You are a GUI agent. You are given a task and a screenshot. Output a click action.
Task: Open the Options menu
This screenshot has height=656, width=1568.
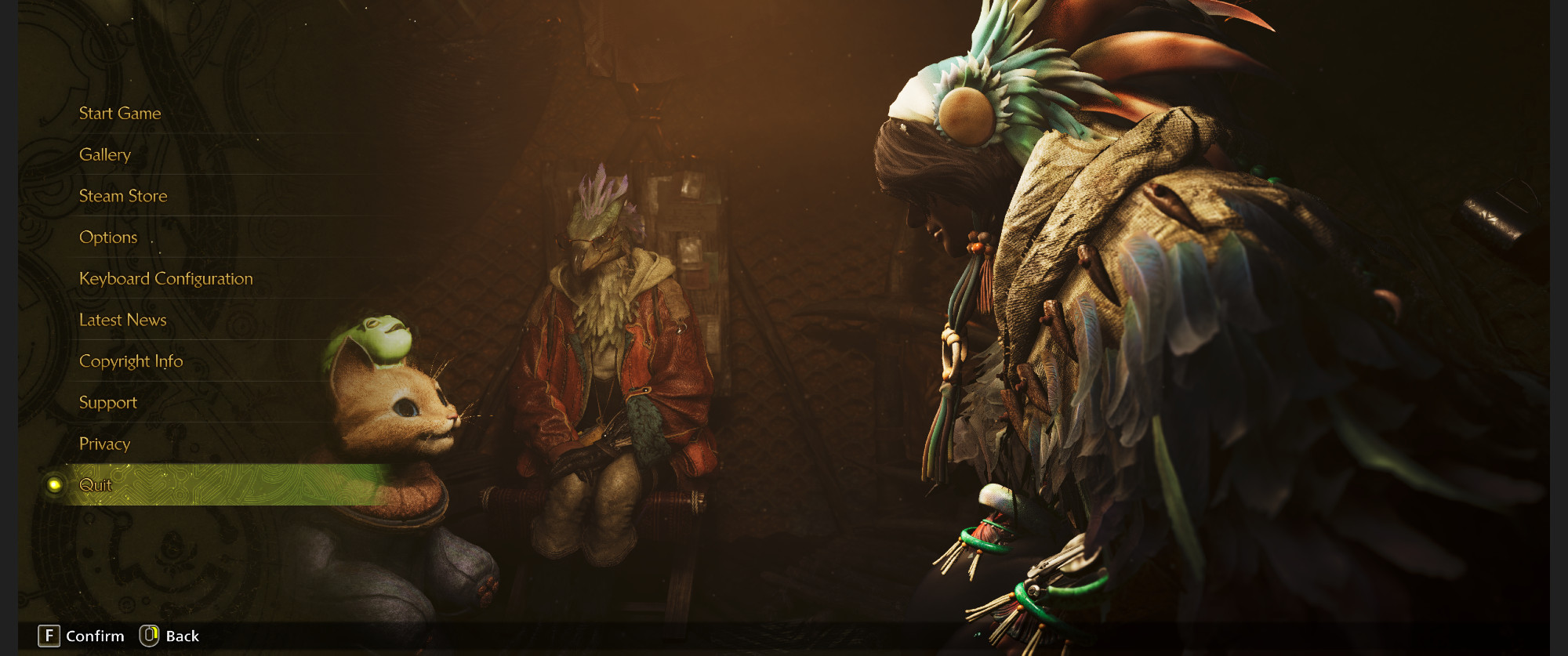108,237
